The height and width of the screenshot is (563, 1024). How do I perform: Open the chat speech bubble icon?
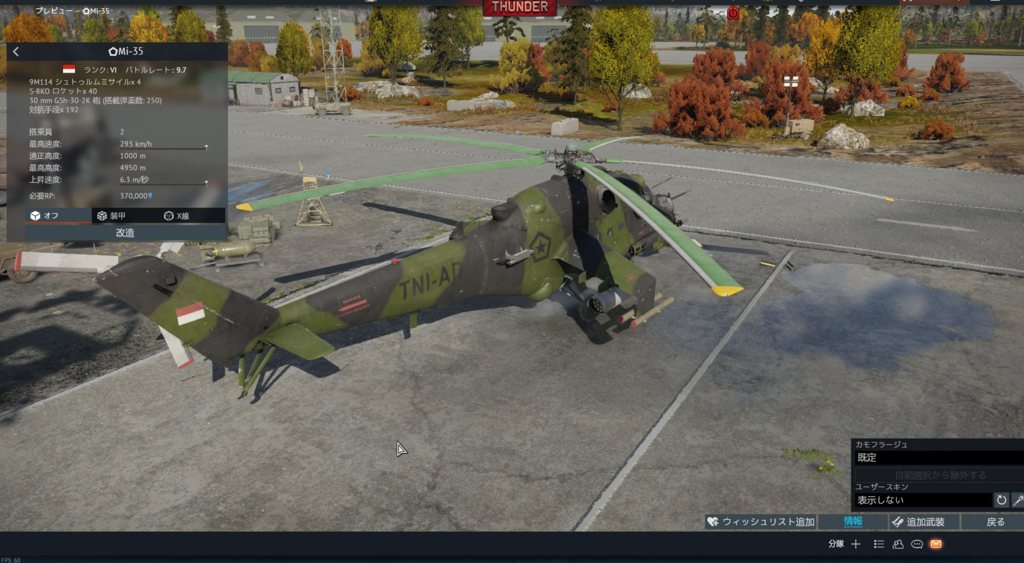click(x=916, y=544)
